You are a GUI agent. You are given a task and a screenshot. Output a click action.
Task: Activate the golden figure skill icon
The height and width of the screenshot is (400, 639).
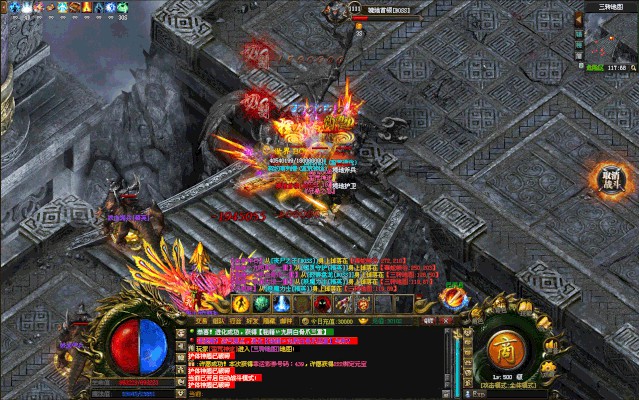click(240, 303)
